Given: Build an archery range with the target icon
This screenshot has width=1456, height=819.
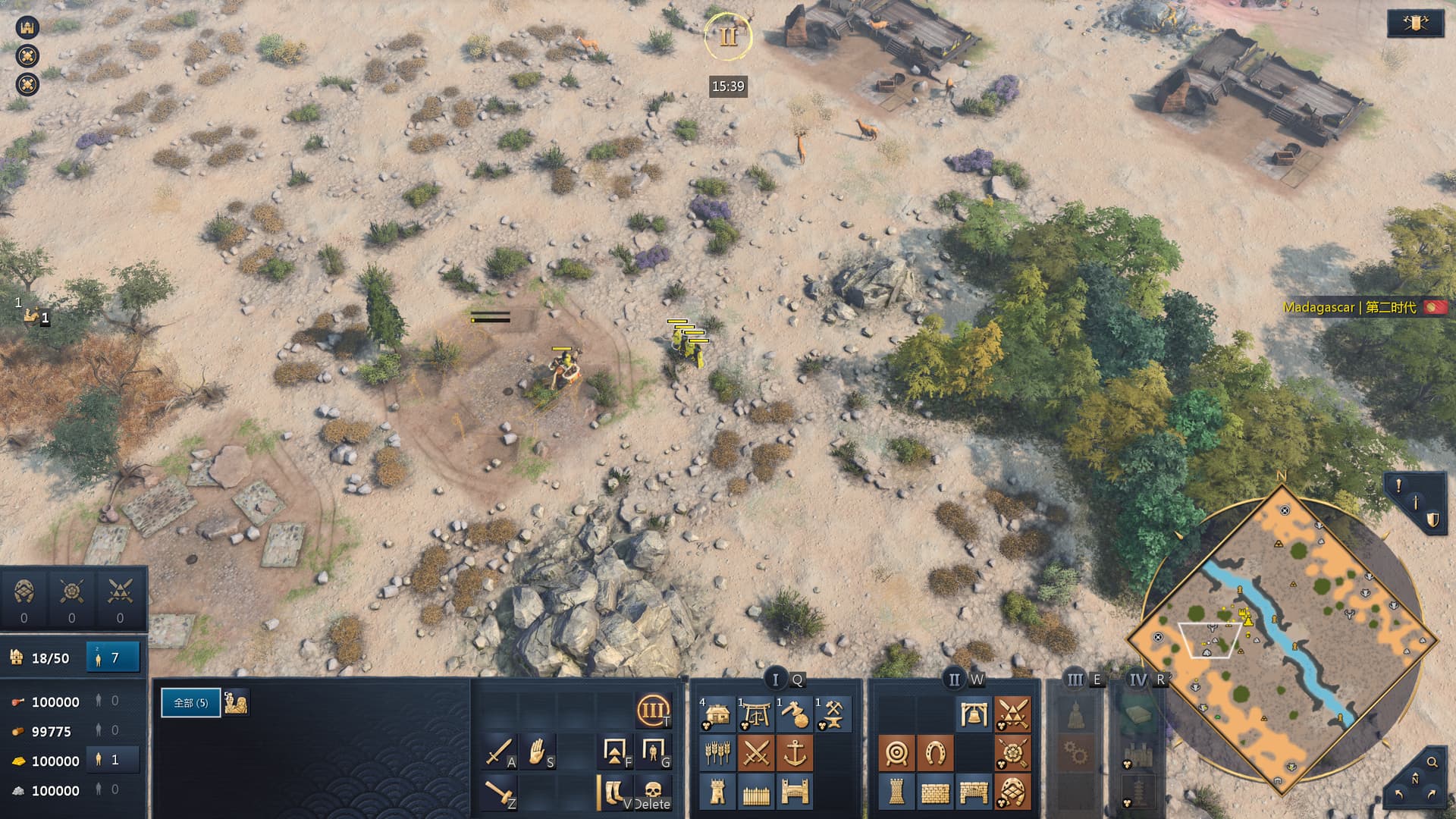Looking at the screenshot, I should click(896, 753).
